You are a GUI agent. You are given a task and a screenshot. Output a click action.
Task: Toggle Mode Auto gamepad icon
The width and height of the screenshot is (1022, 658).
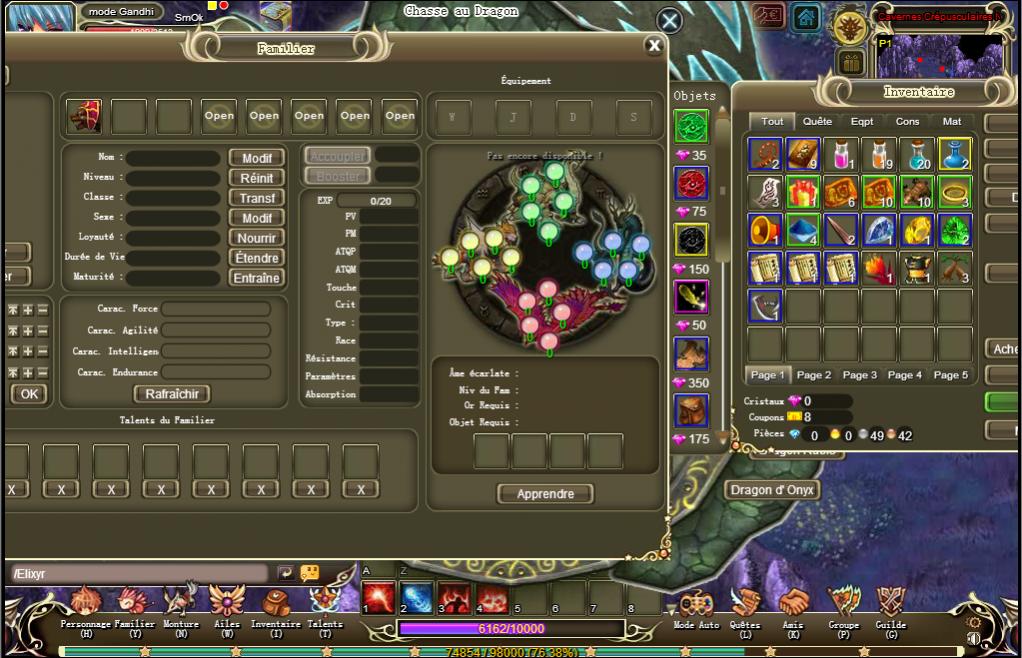[696, 603]
